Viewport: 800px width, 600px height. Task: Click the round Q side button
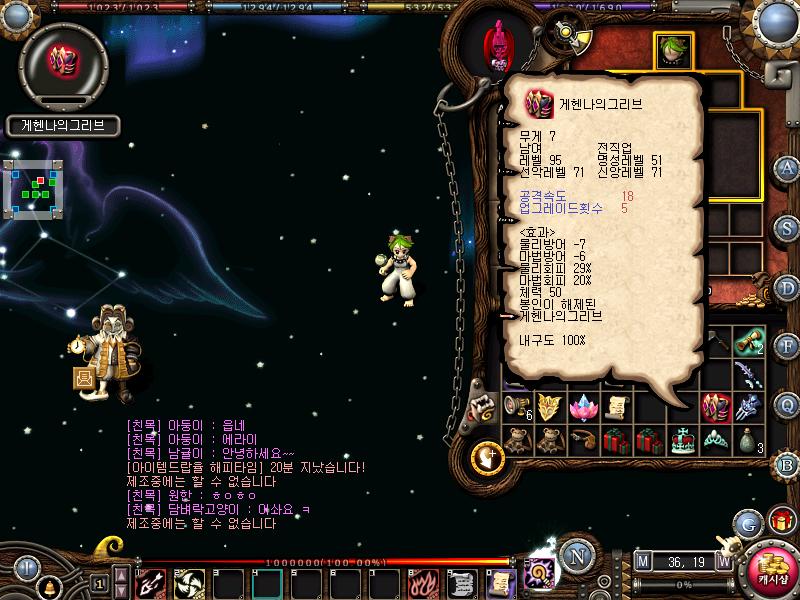[x=787, y=404]
